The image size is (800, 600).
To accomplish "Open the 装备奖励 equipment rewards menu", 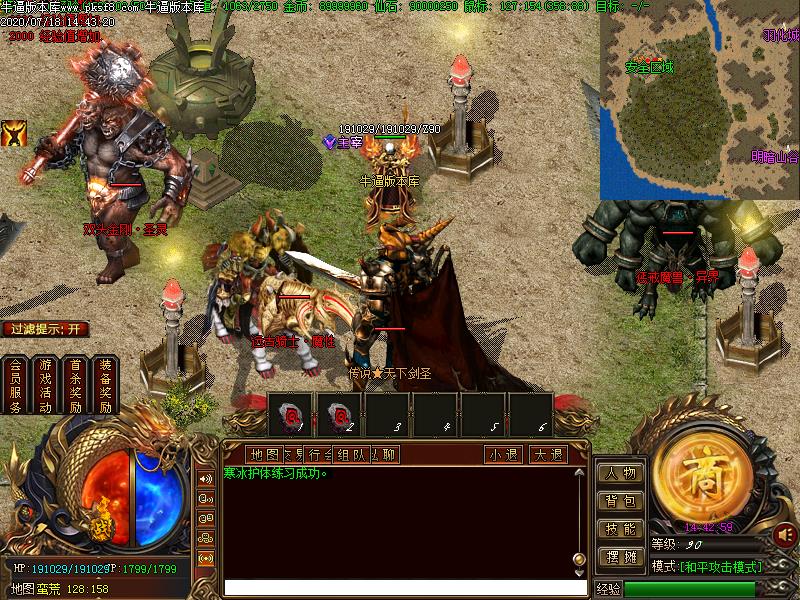I will [105, 385].
